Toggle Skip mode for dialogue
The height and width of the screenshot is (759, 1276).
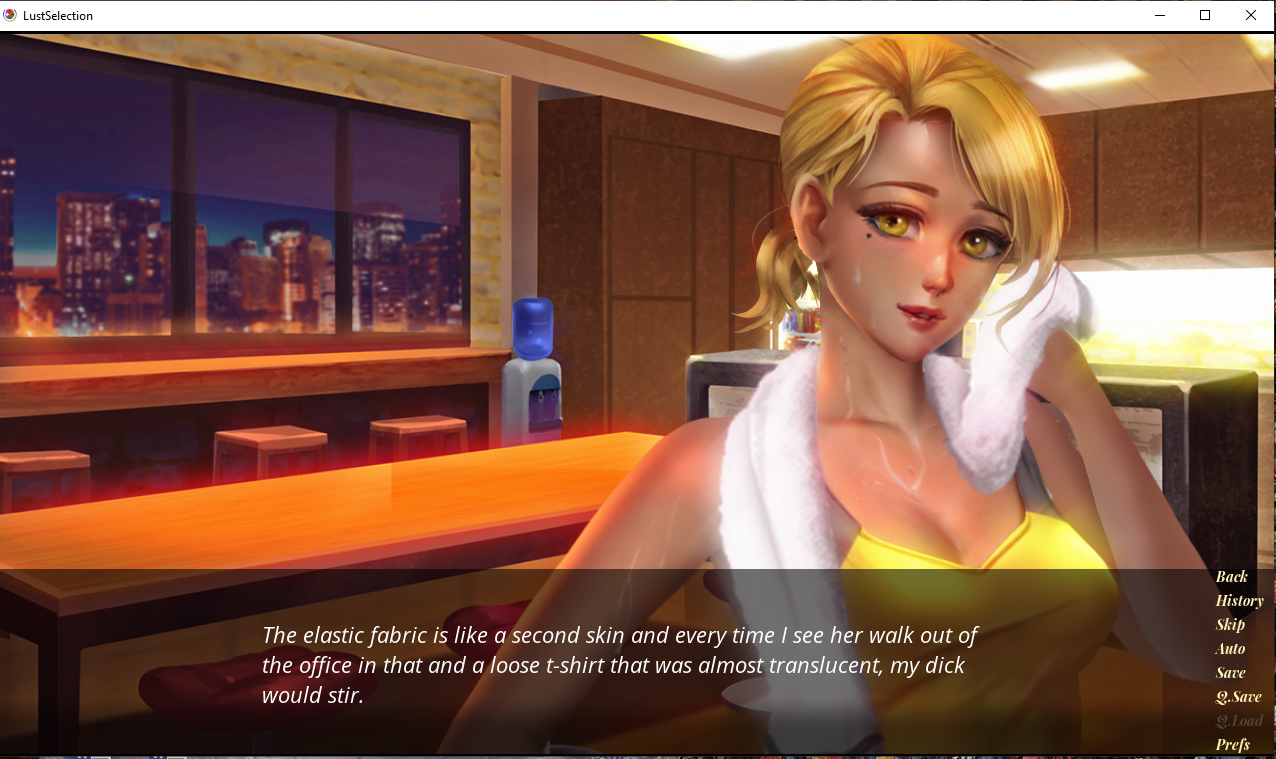pos(1230,625)
